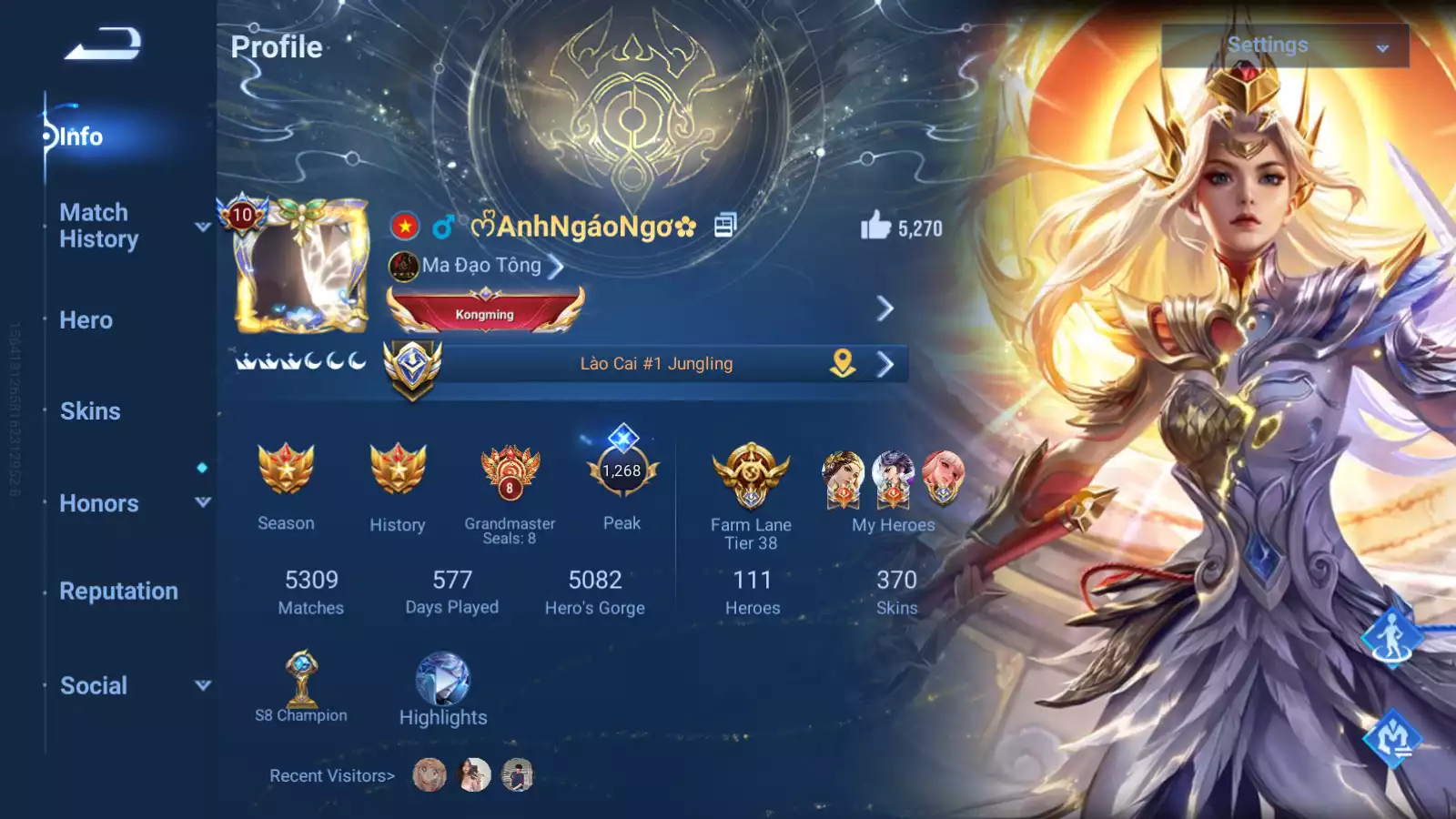
Task: Open the Highlights video icon
Action: tap(443, 681)
